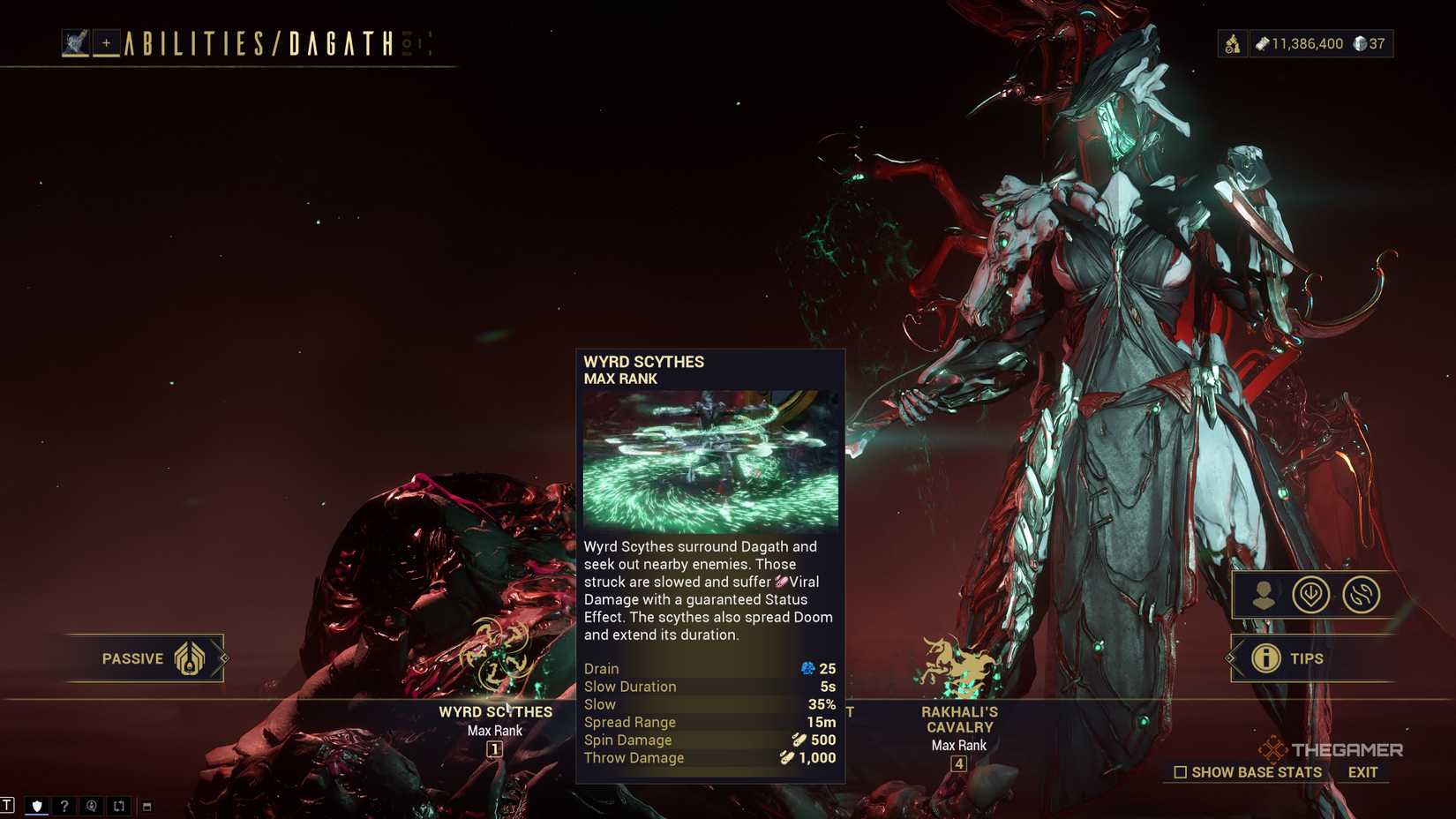
Task: Click the crate icon beside the currency display
Action: tap(1233, 42)
